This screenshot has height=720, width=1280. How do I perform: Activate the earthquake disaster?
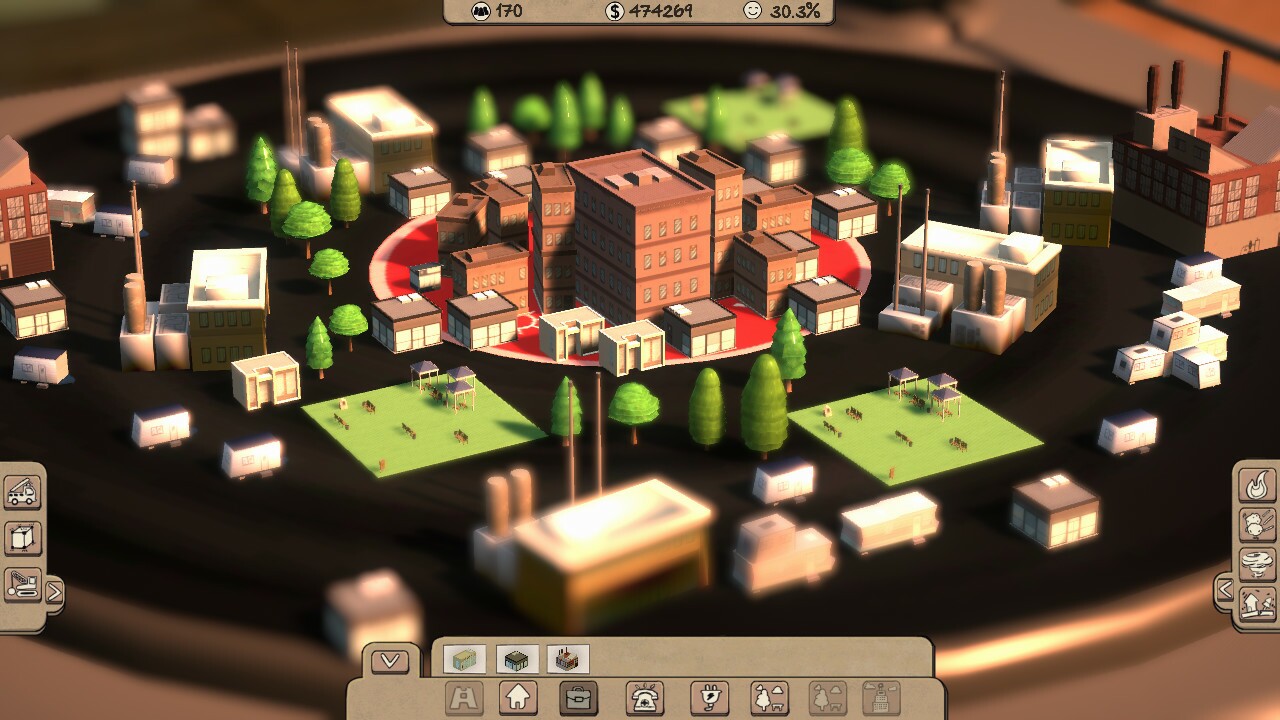pos(1257,601)
